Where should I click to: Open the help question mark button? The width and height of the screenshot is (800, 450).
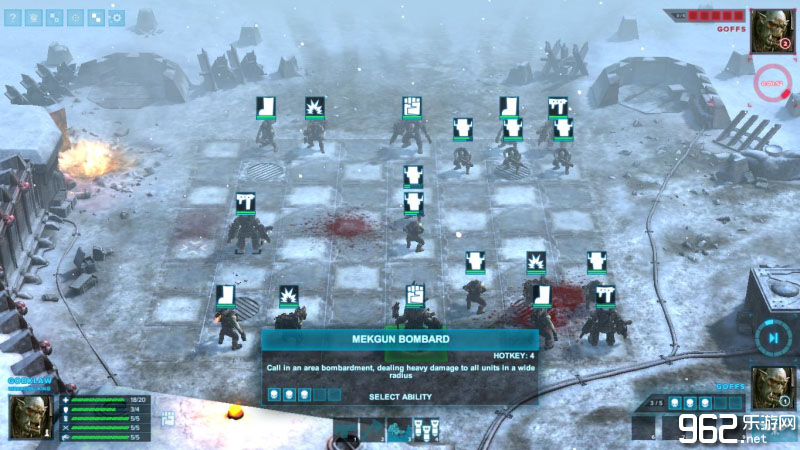(x=13, y=17)
